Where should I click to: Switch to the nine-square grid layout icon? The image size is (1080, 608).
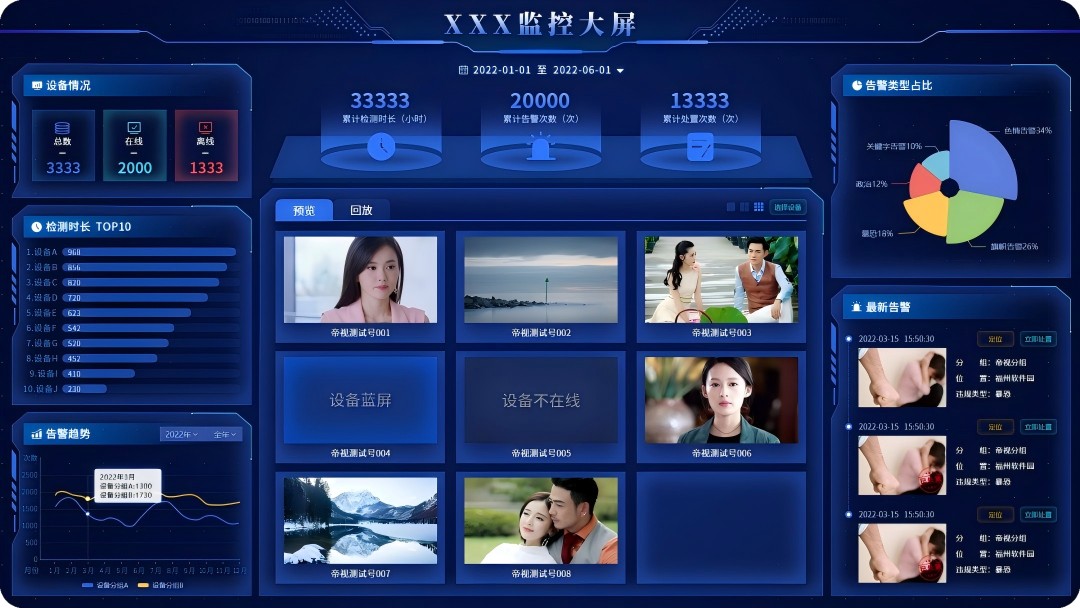(x=759, y=207)
